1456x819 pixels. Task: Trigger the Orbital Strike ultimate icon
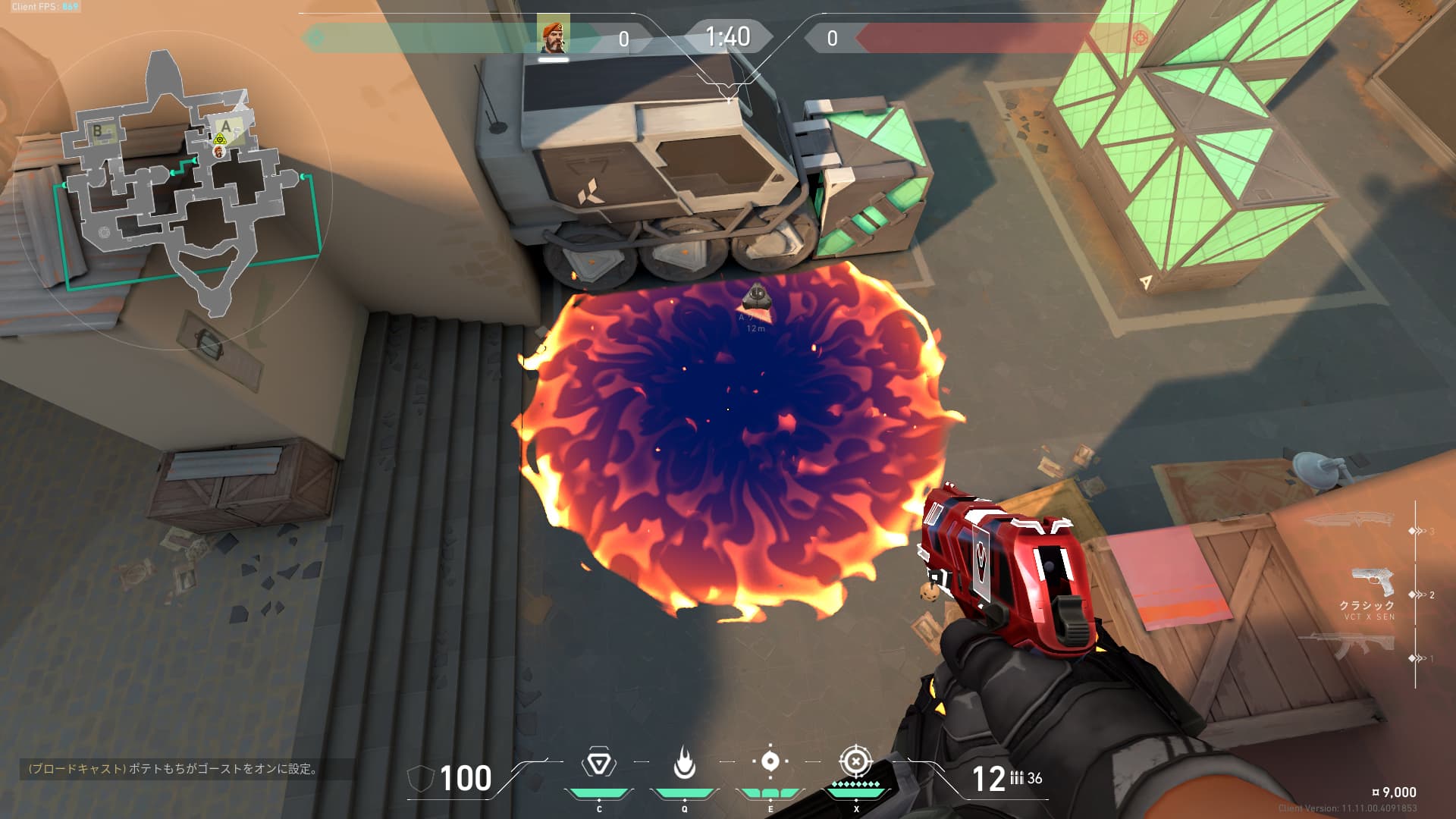[856, 761]
